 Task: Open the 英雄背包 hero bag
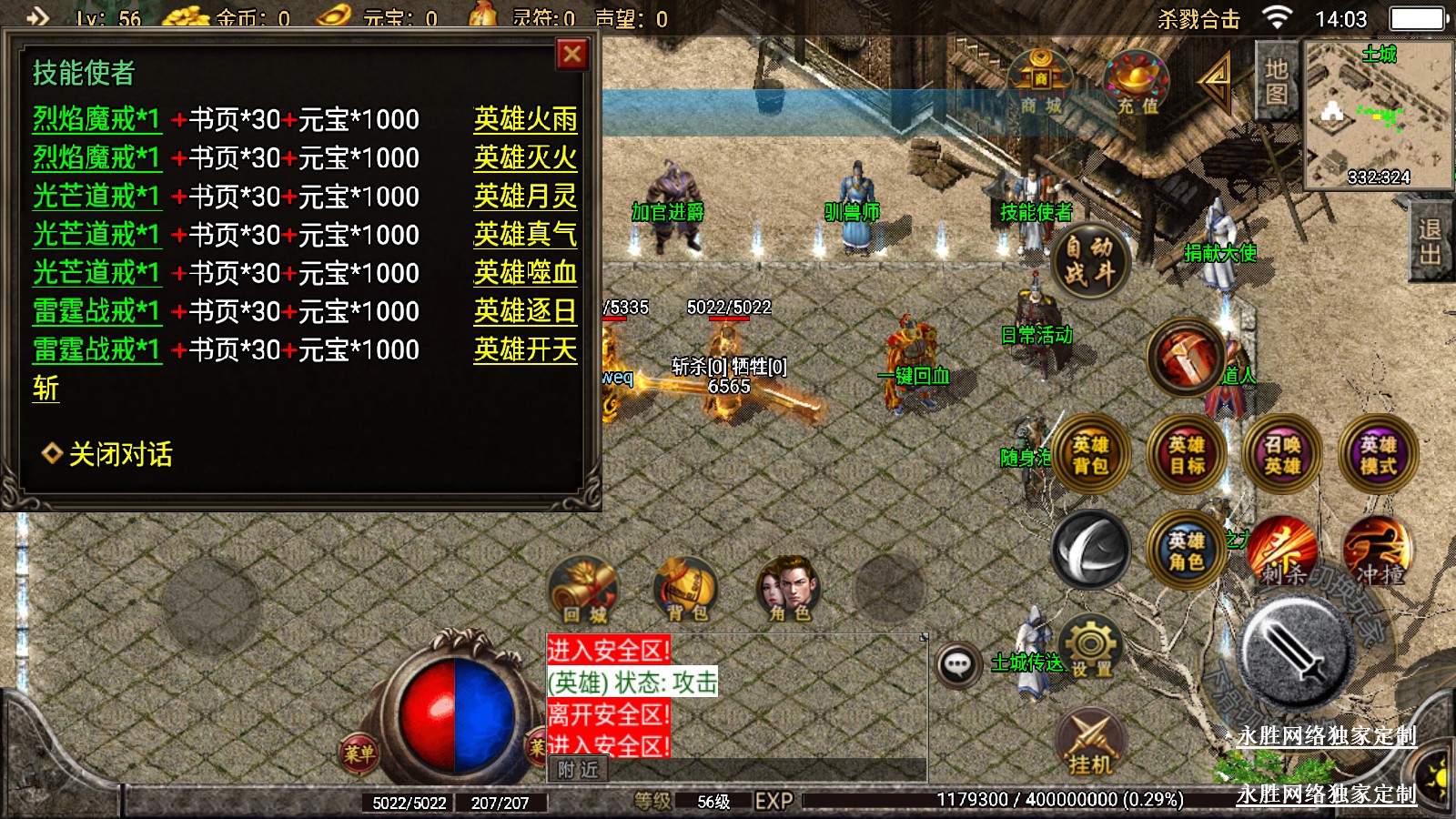(x=1090, y=455)
